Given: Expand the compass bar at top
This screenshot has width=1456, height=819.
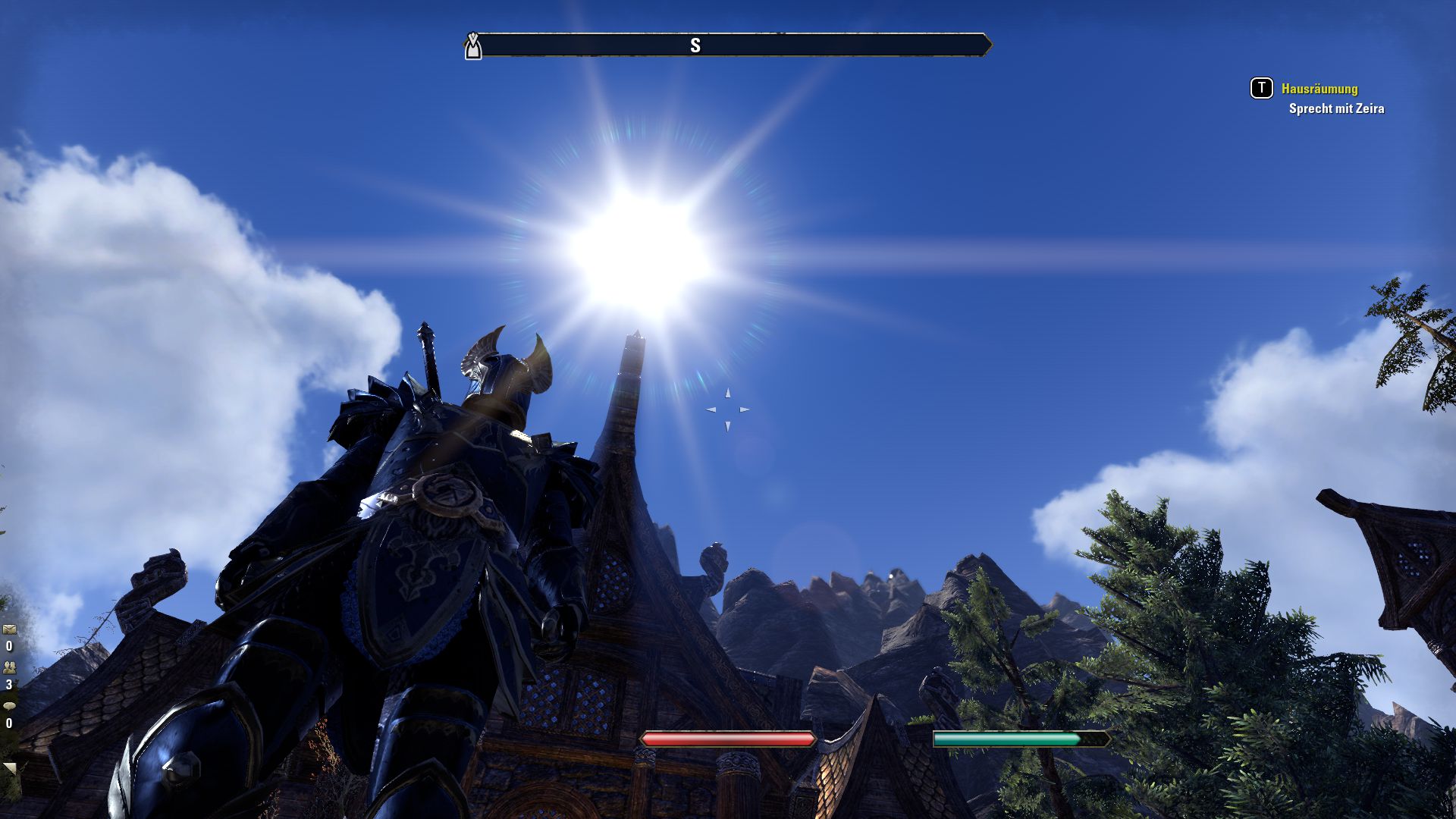Looking at the screenshot, I should pyautogui.click(x=728, y=44).
